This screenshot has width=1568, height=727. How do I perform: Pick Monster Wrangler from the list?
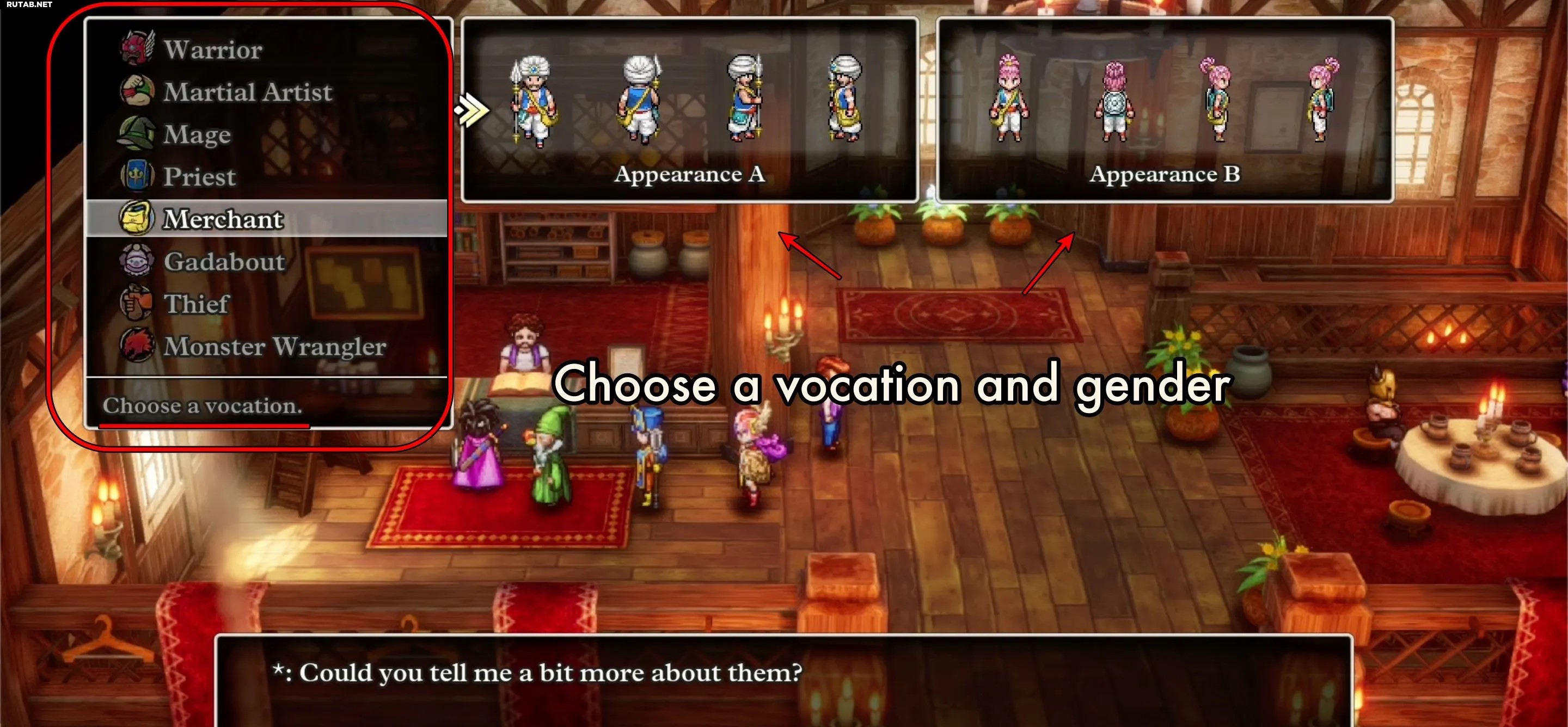coord(274,346)
